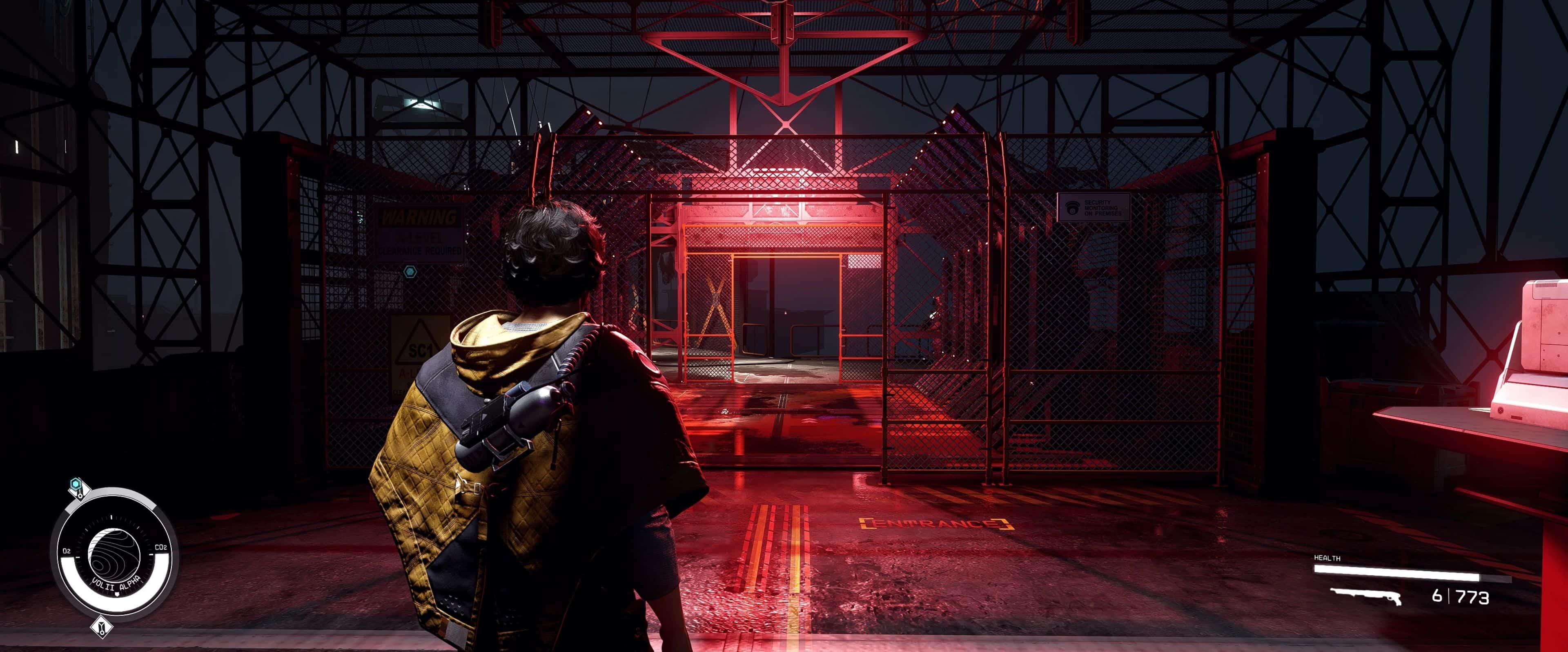
Task: Select the equipped shotgun weapon icon
Action: [x=1366, y=595]
